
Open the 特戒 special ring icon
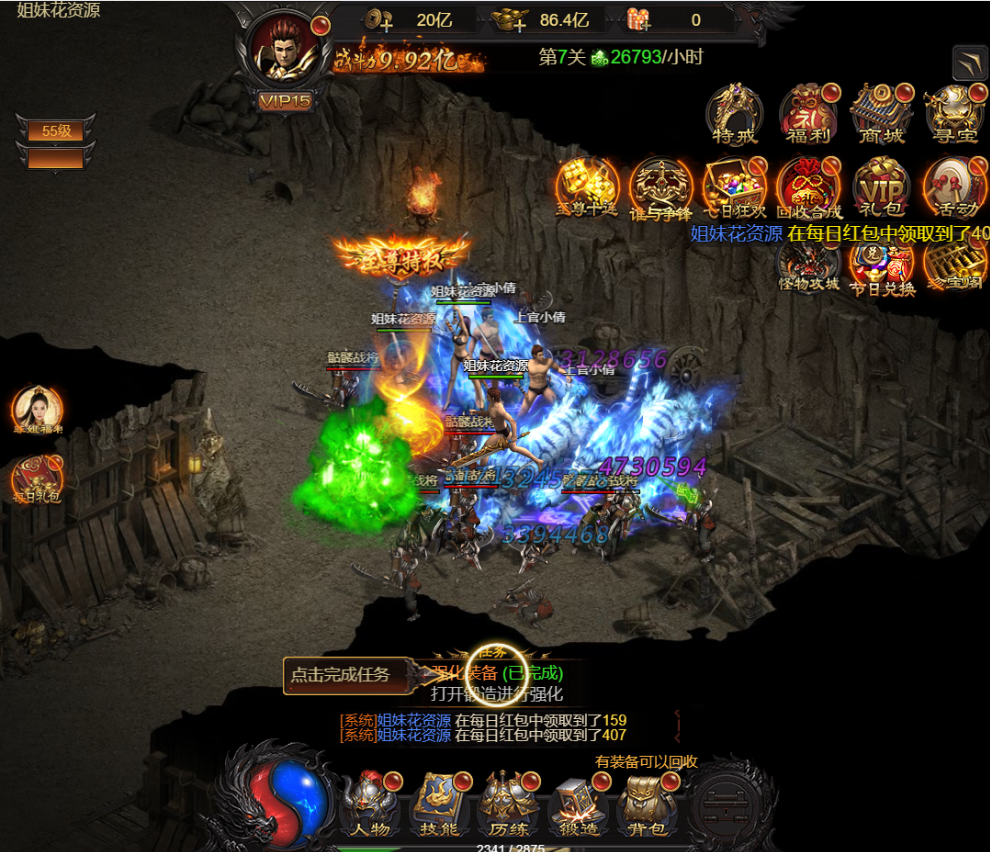(x=735, y=113)
